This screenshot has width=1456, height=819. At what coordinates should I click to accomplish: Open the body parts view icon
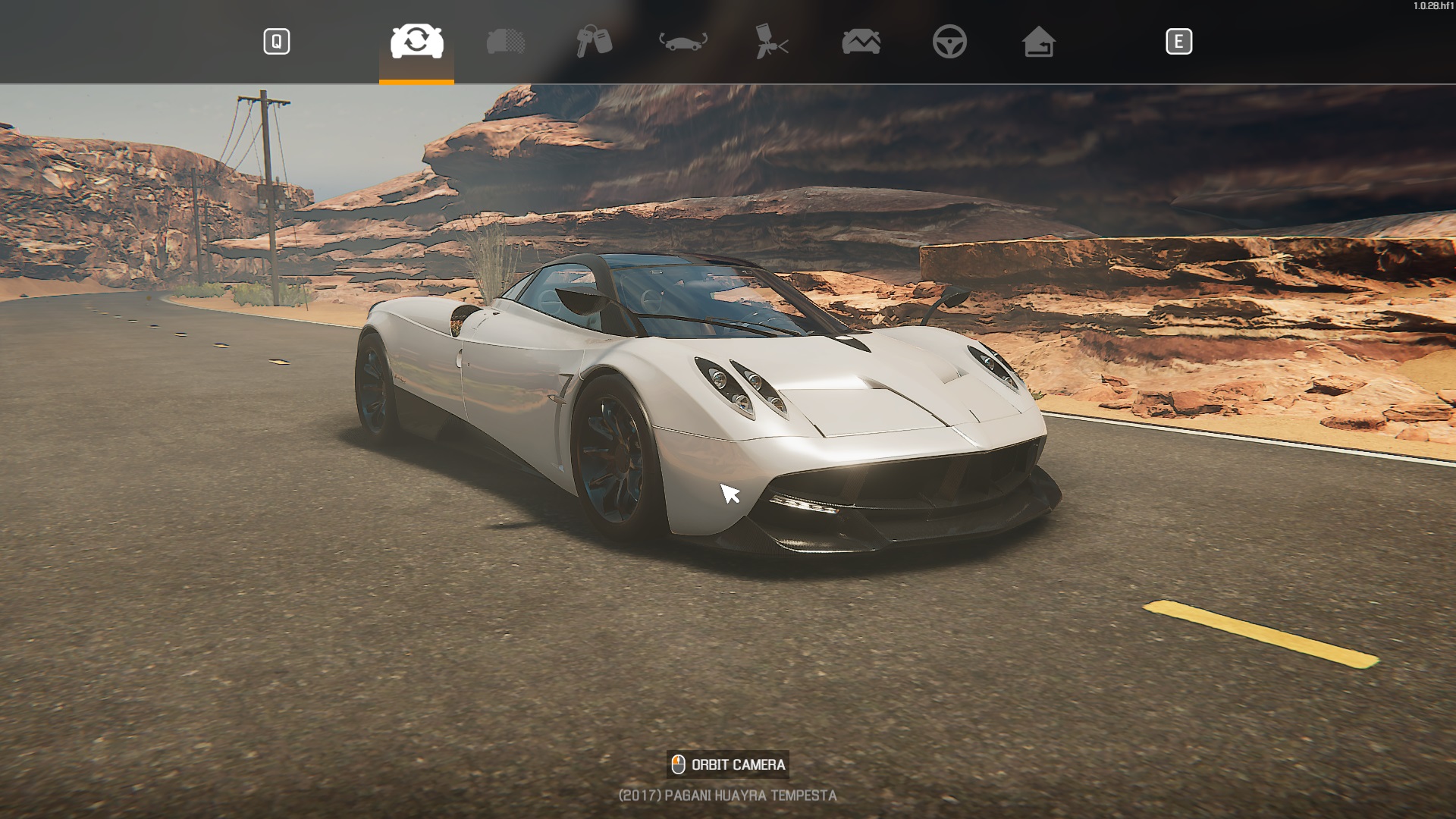coord(507,43)
